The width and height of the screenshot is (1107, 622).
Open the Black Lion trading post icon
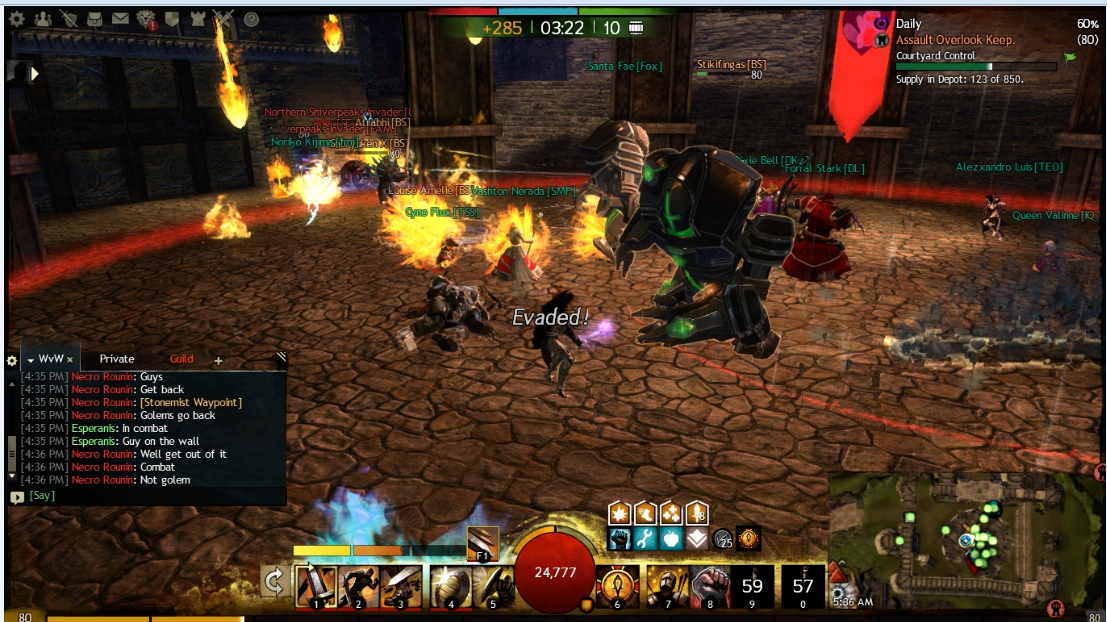146,18
